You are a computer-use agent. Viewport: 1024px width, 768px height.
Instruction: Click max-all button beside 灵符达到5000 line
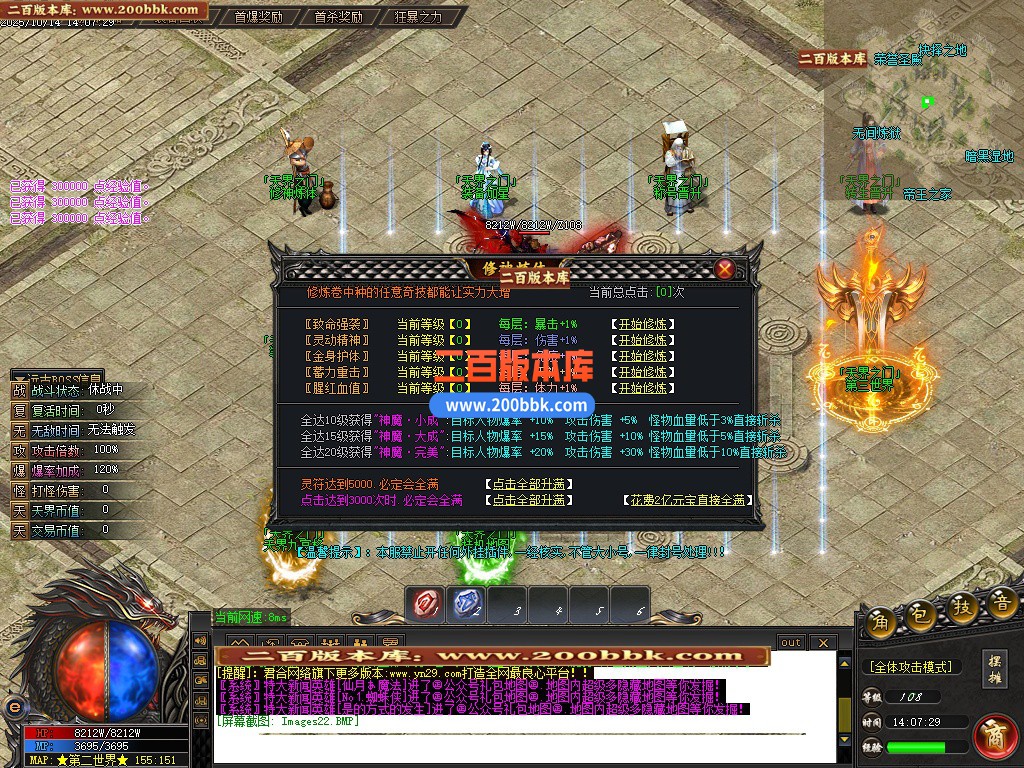tap(530, 484)
